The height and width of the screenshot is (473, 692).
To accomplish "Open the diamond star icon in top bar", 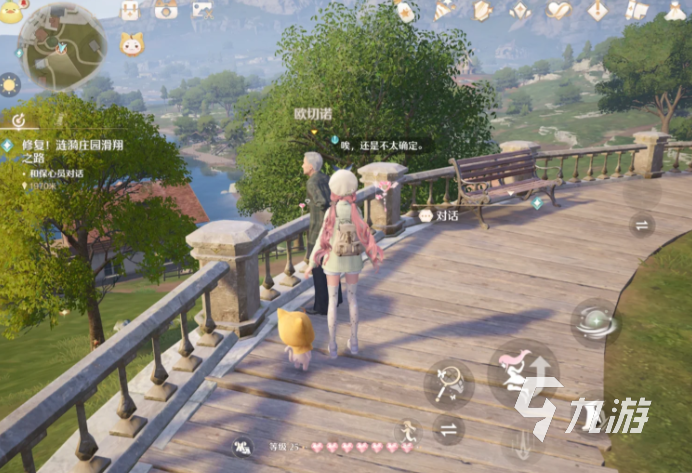I will 520,10.
